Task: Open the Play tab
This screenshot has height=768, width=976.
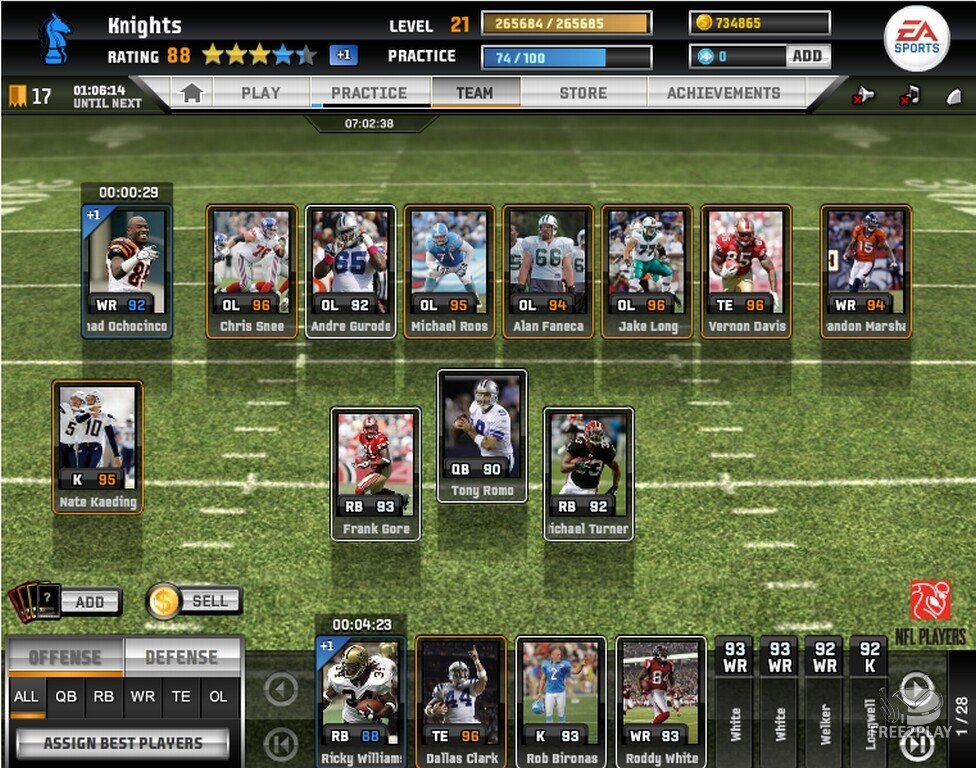Action: pyautogui.click(x=260, y=93)
